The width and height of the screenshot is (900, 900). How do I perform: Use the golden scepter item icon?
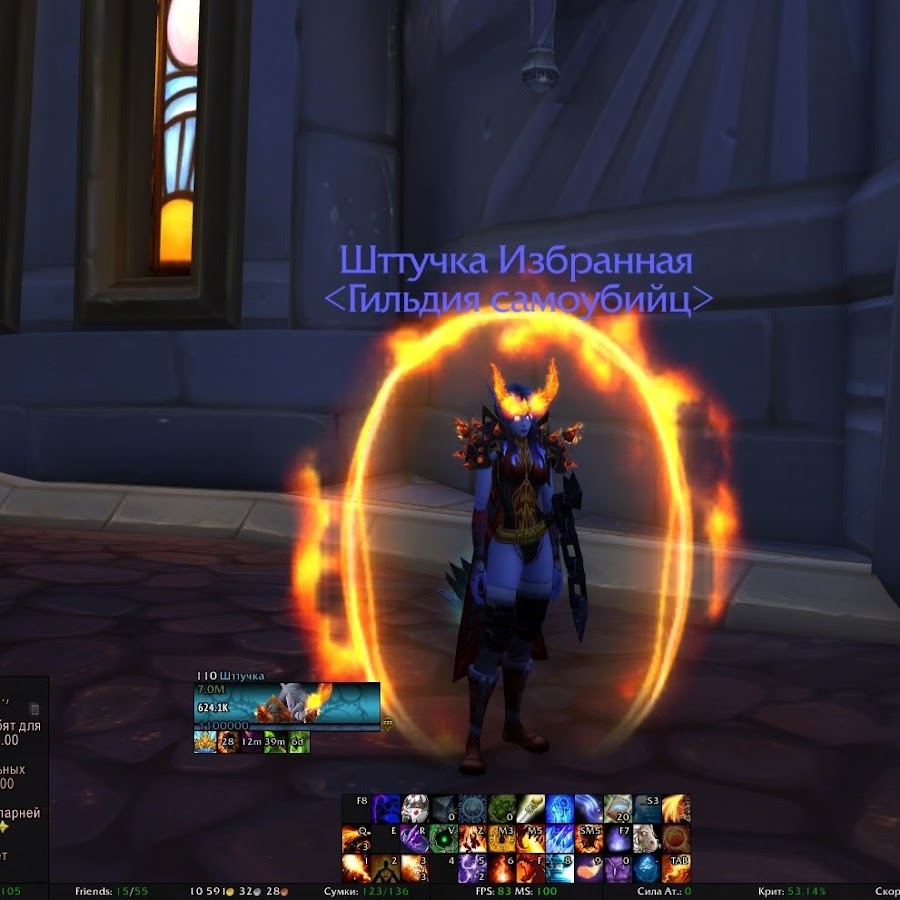point(530,809)
